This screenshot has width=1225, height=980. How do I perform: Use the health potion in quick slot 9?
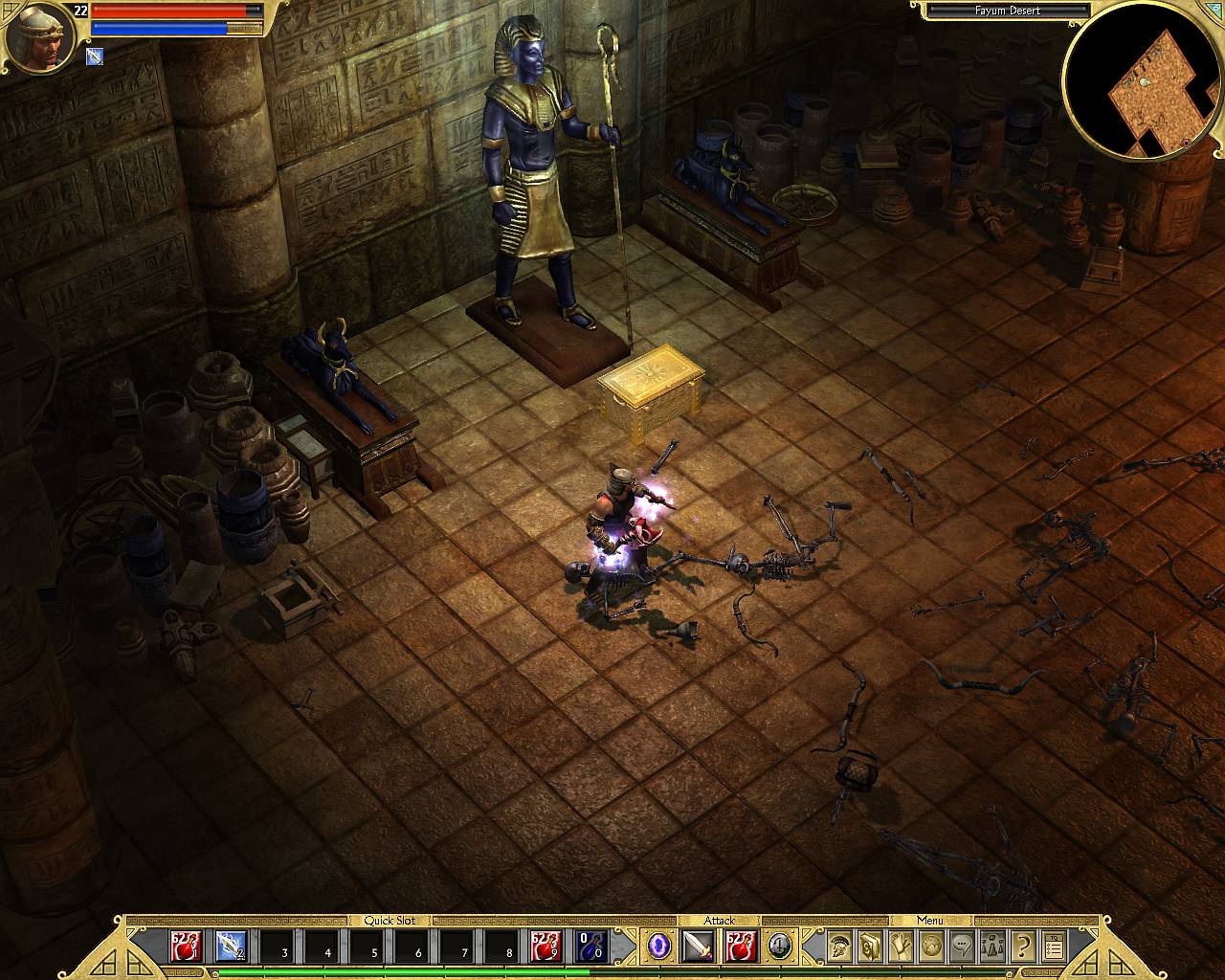point(546,946)
